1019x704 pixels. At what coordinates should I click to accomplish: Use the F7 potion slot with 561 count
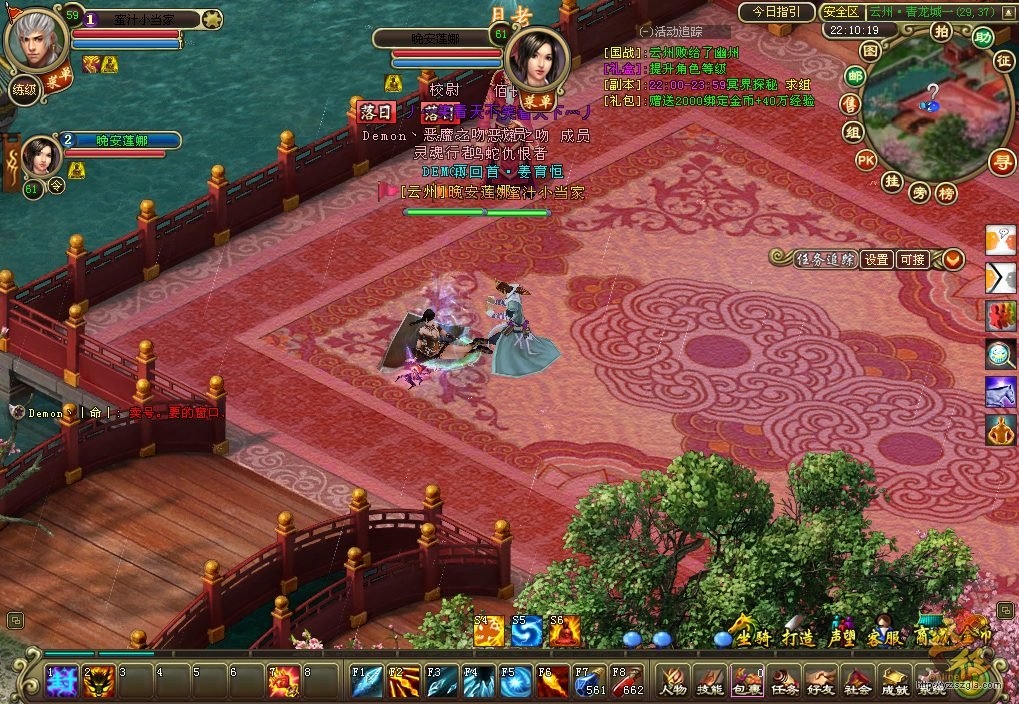click(590, 681)
